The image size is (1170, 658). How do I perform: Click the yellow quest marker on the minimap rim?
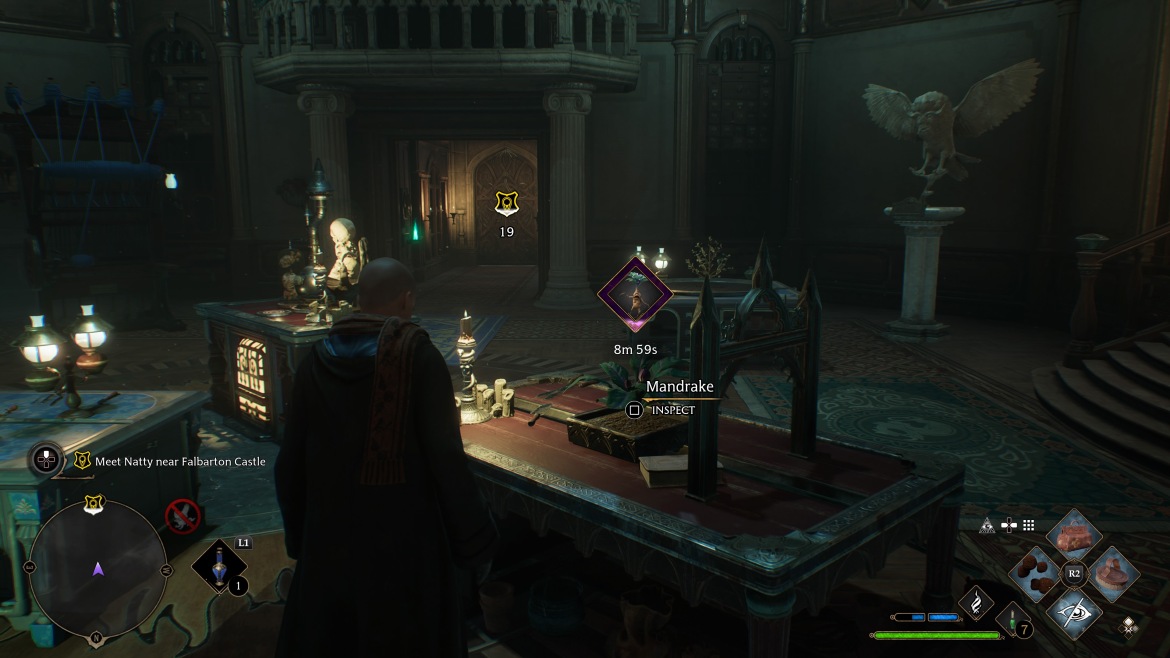point(94,504)
